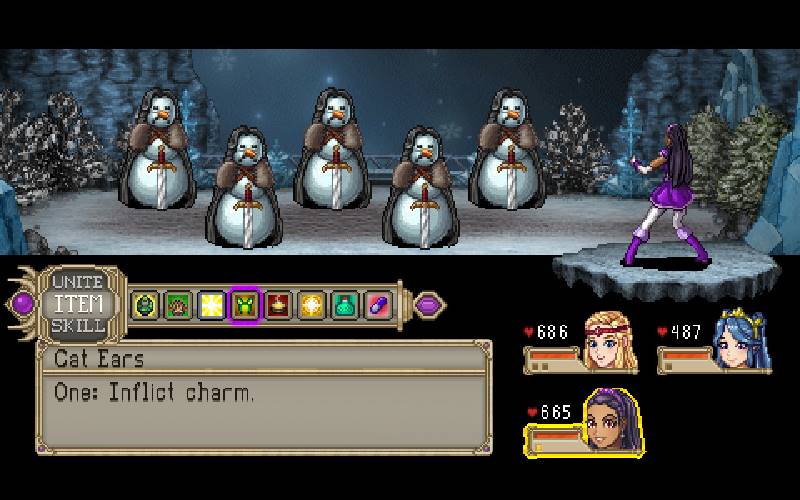The height and width of the screenshot is (500, 800).
Task: Pick the purple capsule item
Action: point(377,304)
